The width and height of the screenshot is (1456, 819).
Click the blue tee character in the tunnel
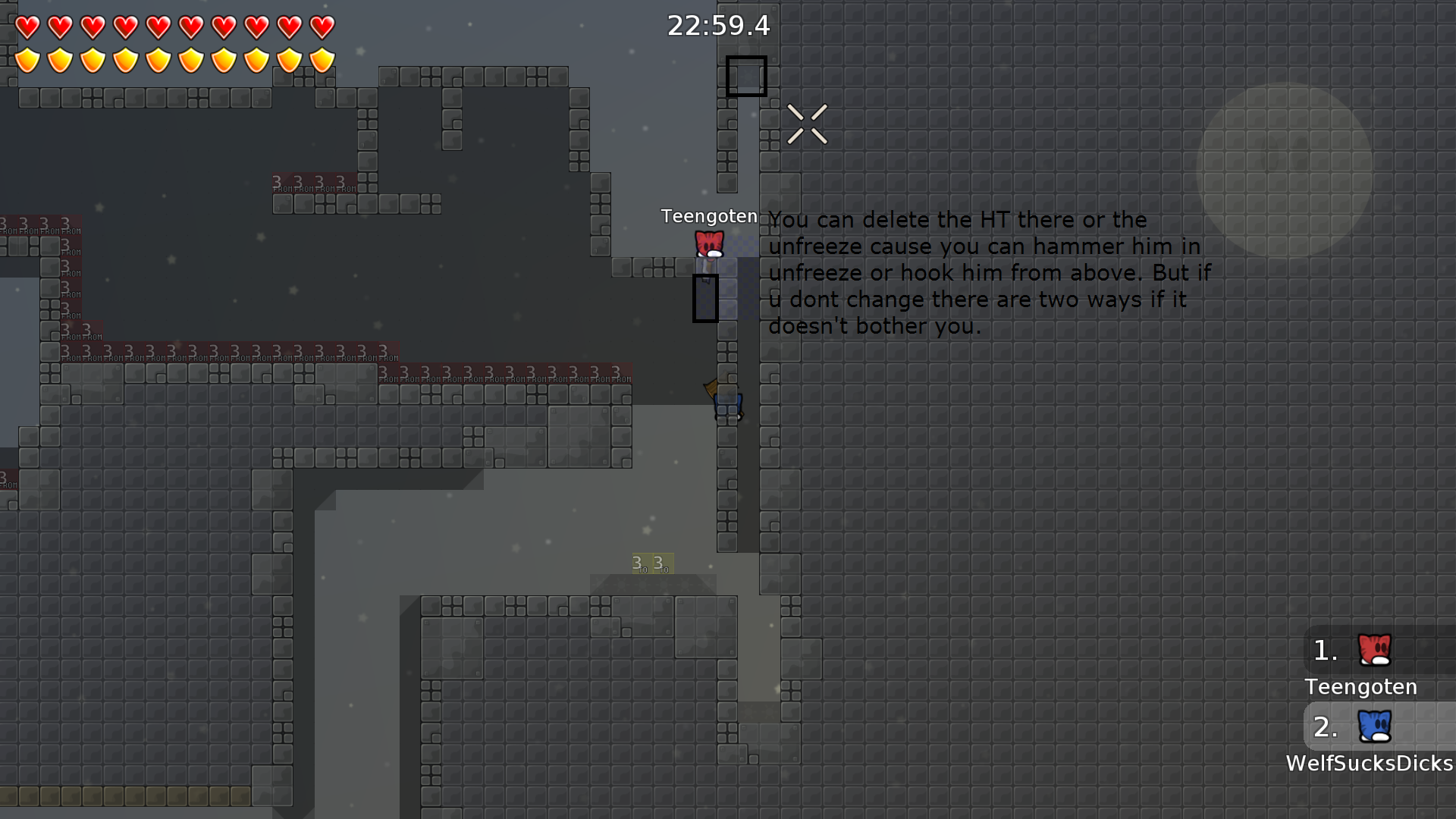(726, 406)
